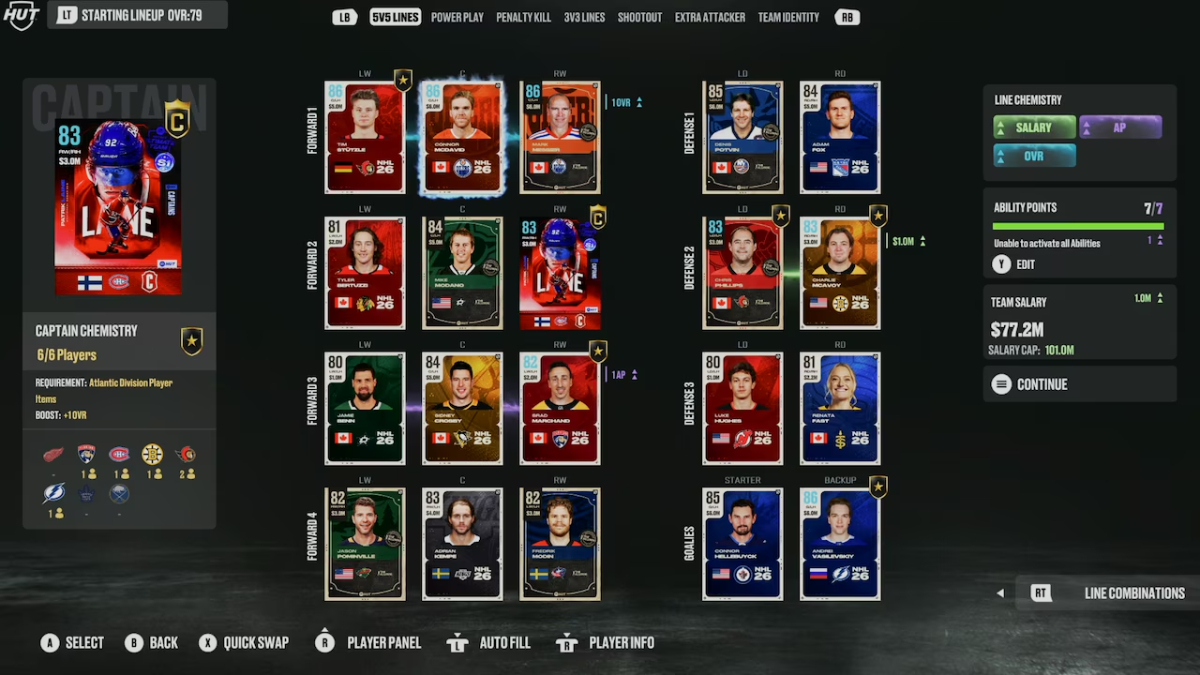Image resolution: width=1200 pixels, height=675 pixels.
Task: Select starting goalie Connor Hellebuyck
Action: pos(742,544)
